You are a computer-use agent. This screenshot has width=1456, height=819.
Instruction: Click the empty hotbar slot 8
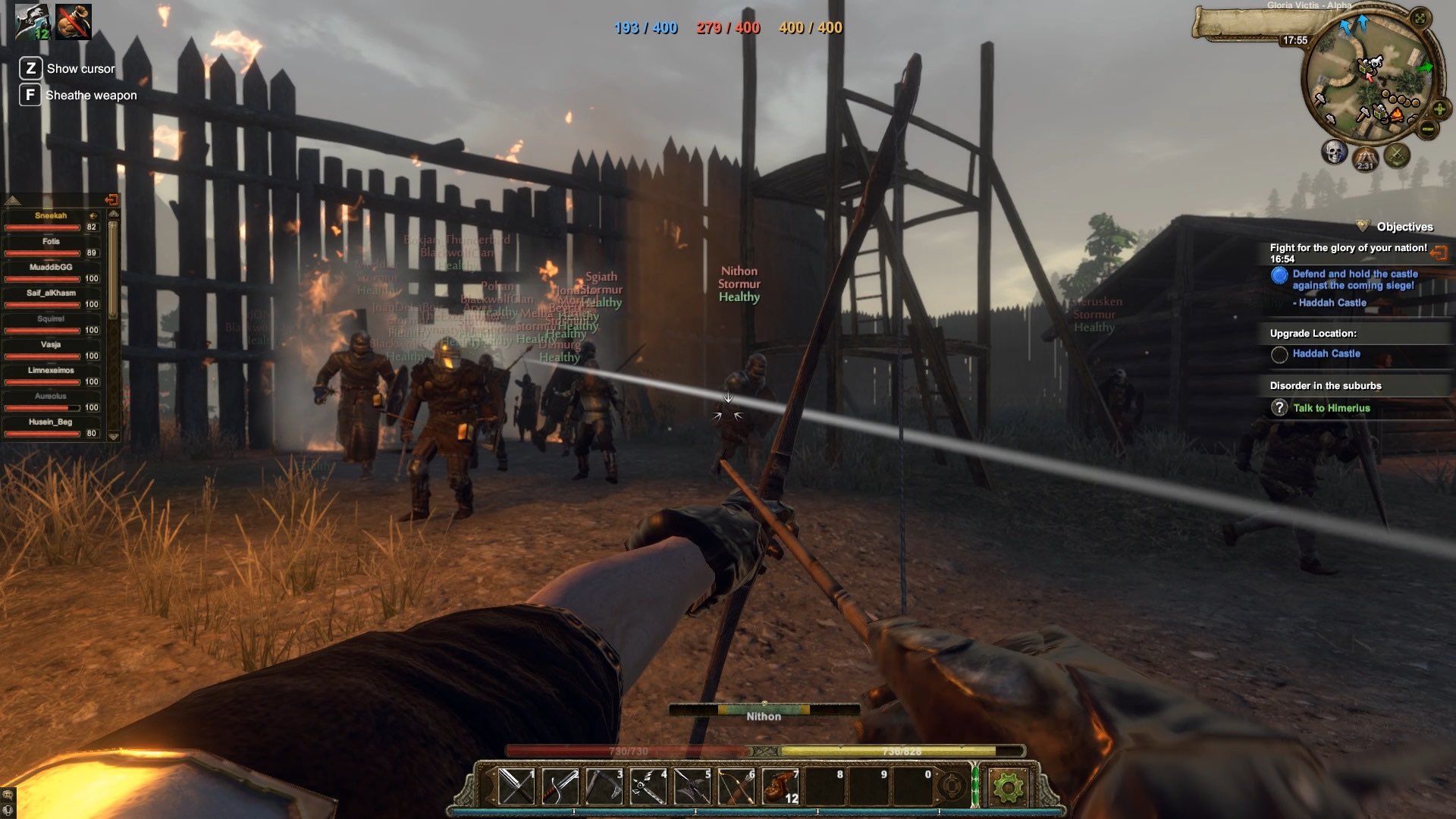pos(823,786)
